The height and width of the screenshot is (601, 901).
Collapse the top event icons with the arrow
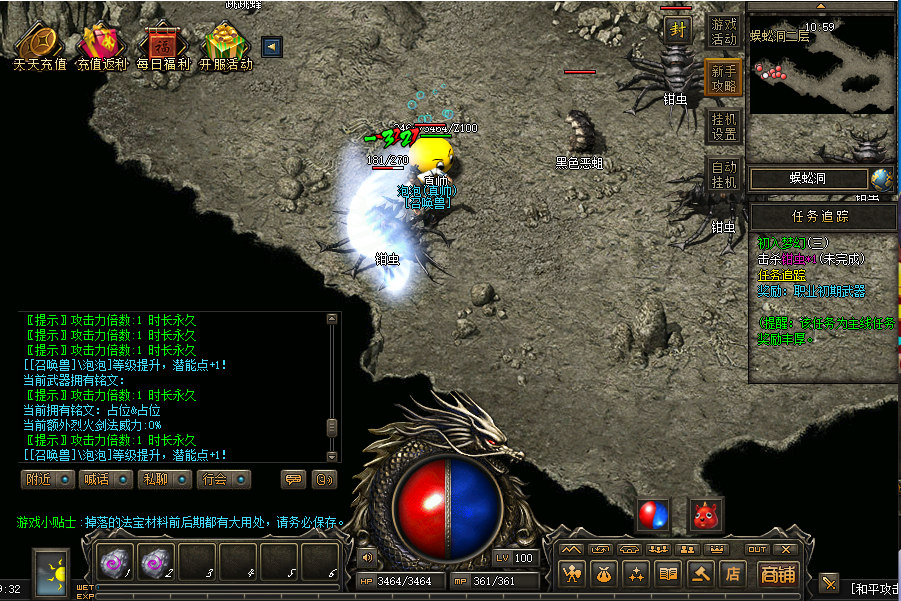pyautogui.click(x=271, y=46)
